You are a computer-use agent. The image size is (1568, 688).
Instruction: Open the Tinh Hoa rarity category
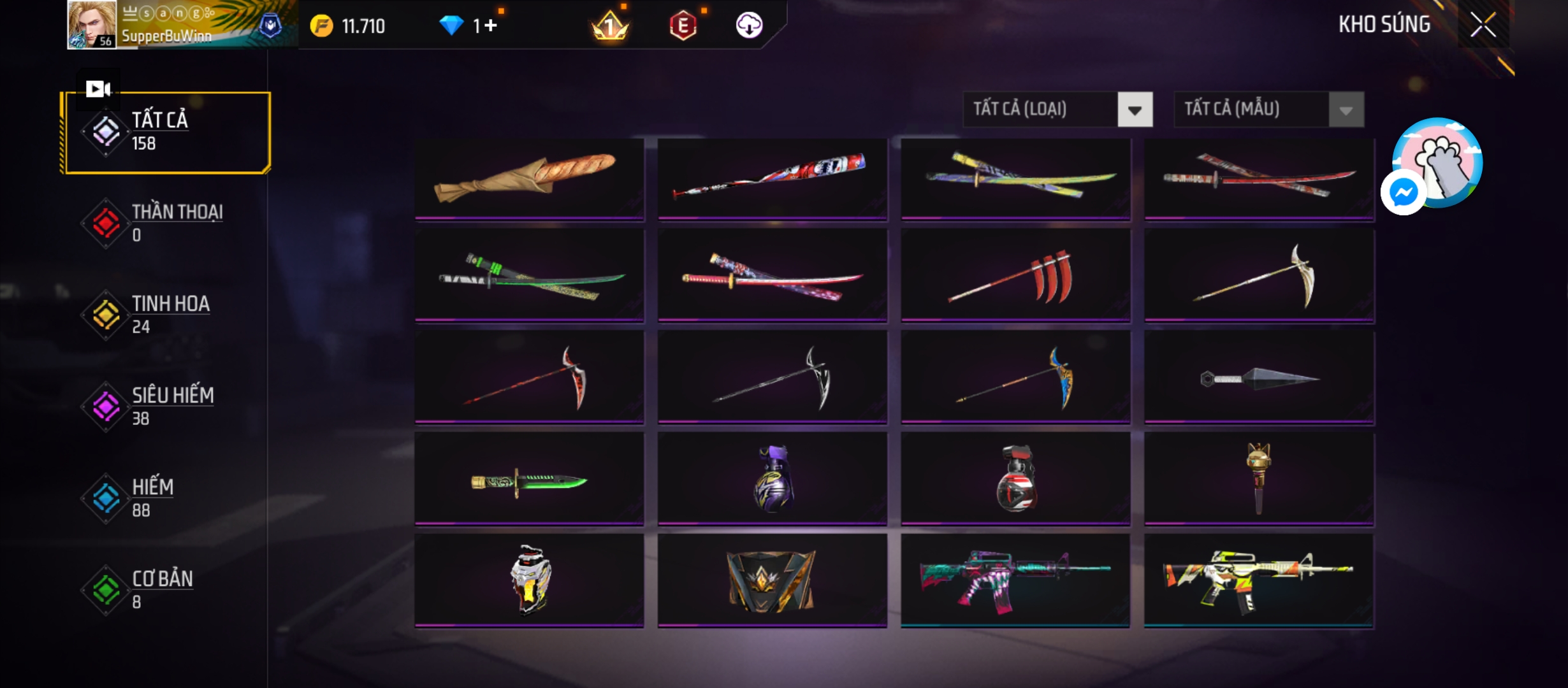click(x=166, y=315)
